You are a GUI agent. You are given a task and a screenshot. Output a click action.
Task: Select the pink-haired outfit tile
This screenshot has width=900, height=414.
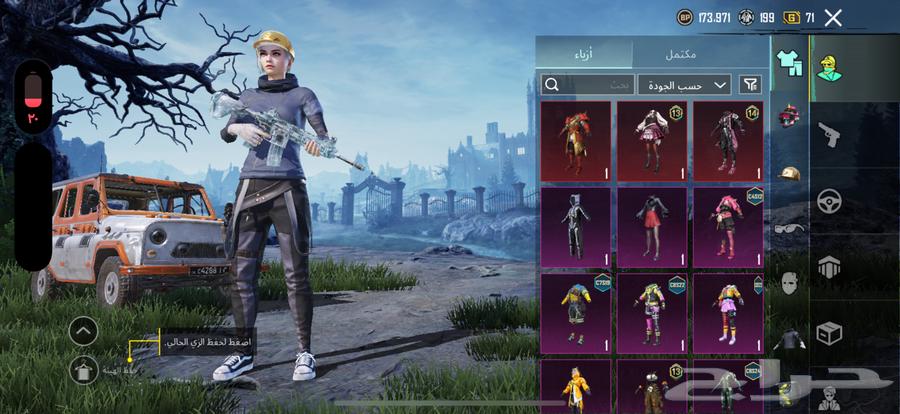[x=728, y=227]
